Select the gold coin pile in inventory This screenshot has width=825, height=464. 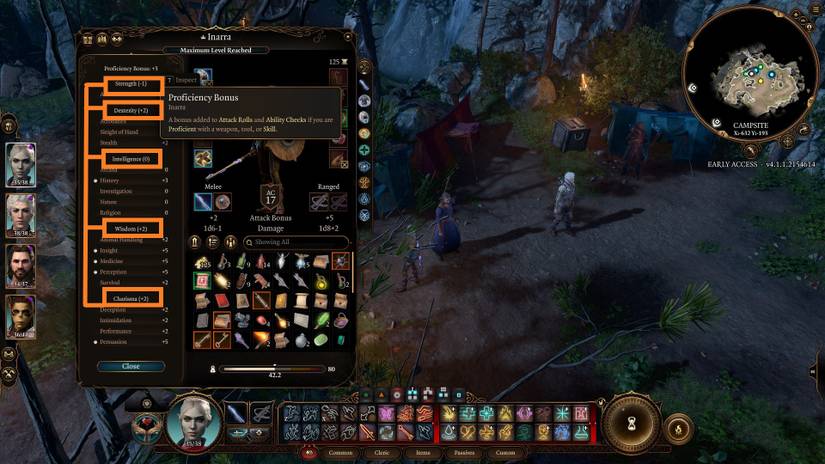[202, 262]
